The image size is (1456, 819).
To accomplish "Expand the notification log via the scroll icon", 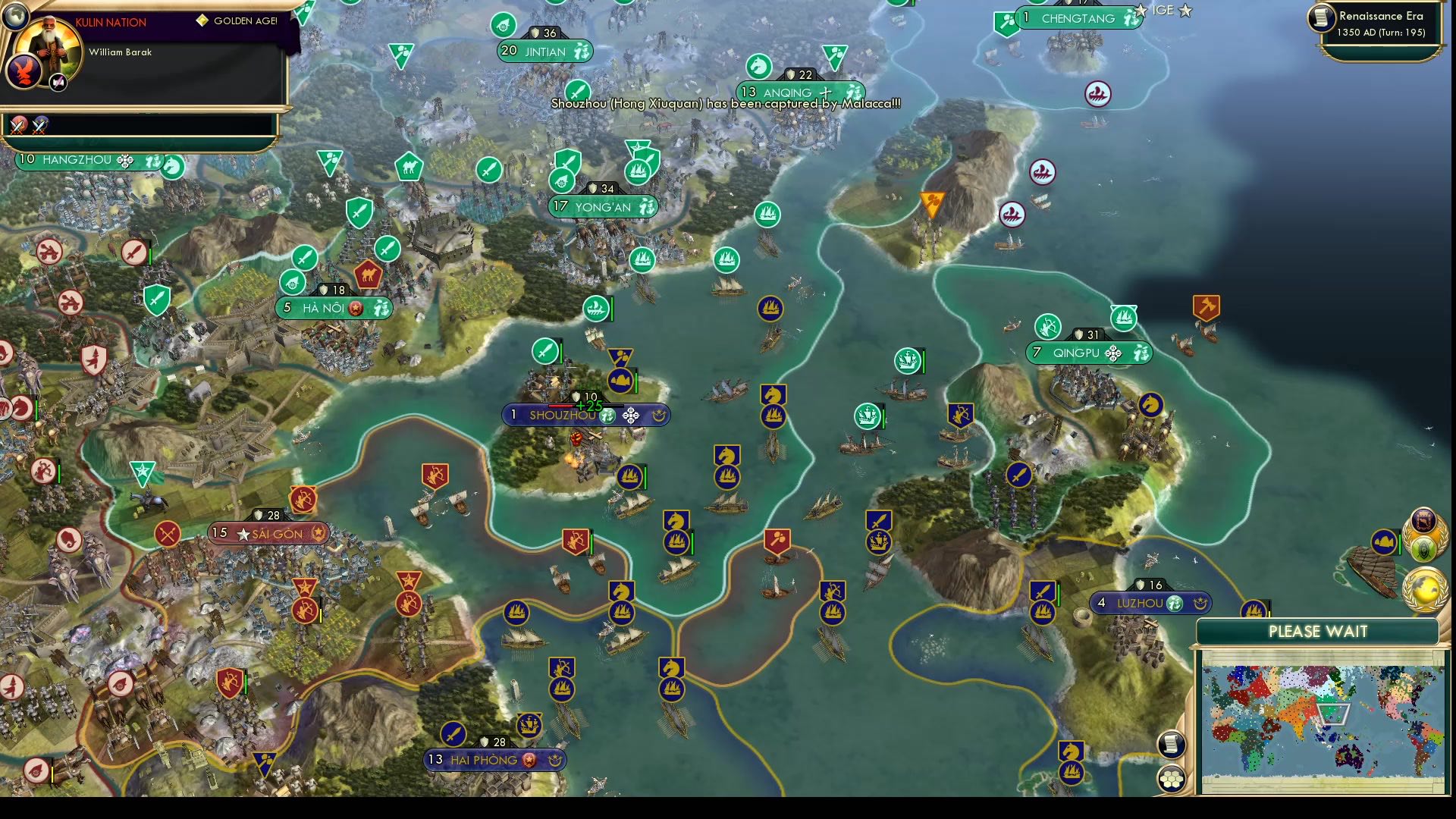I will (x=1171, y=745).
